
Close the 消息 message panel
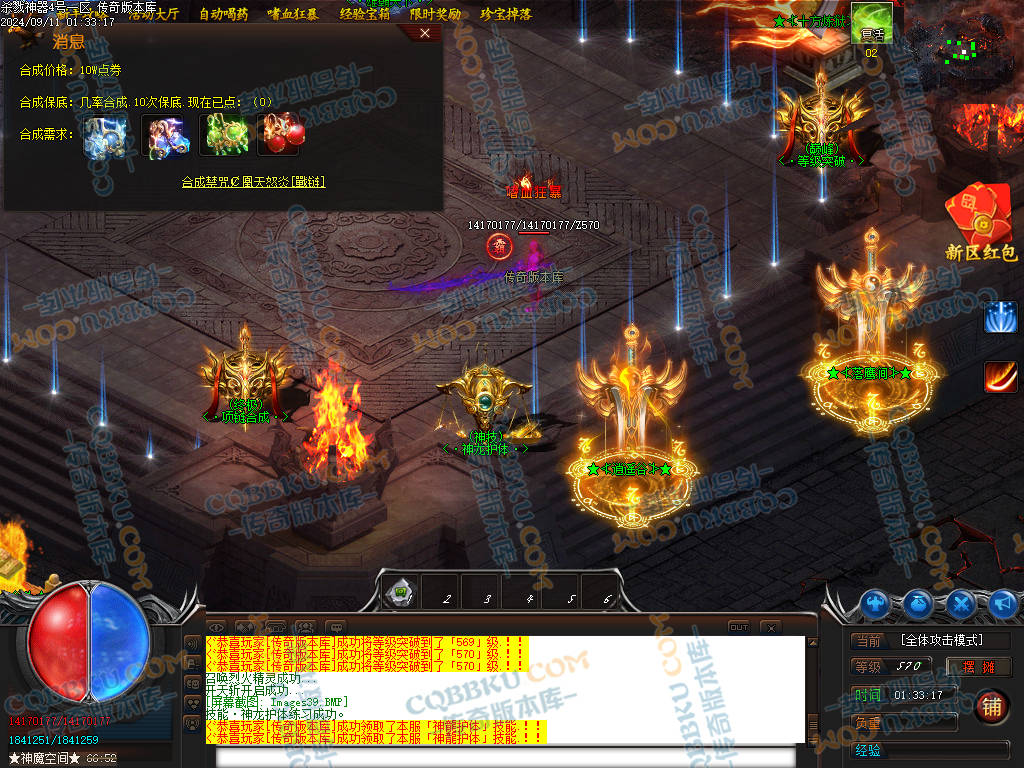click(425, 33)
